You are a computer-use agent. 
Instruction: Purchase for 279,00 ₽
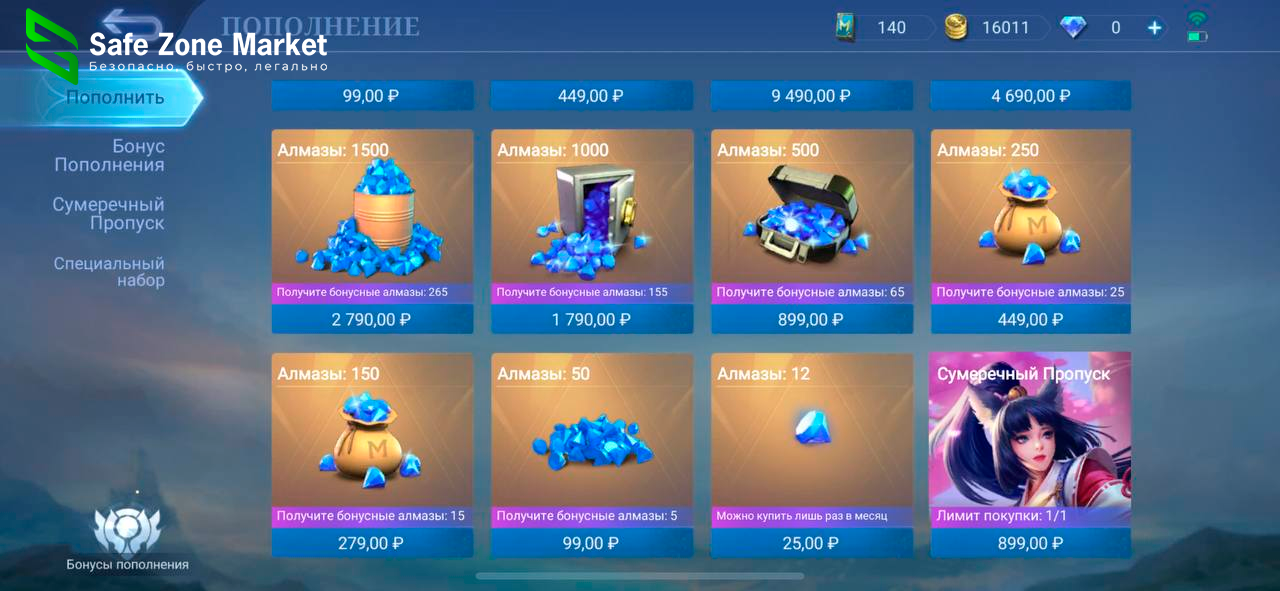[x=372, y=543]
